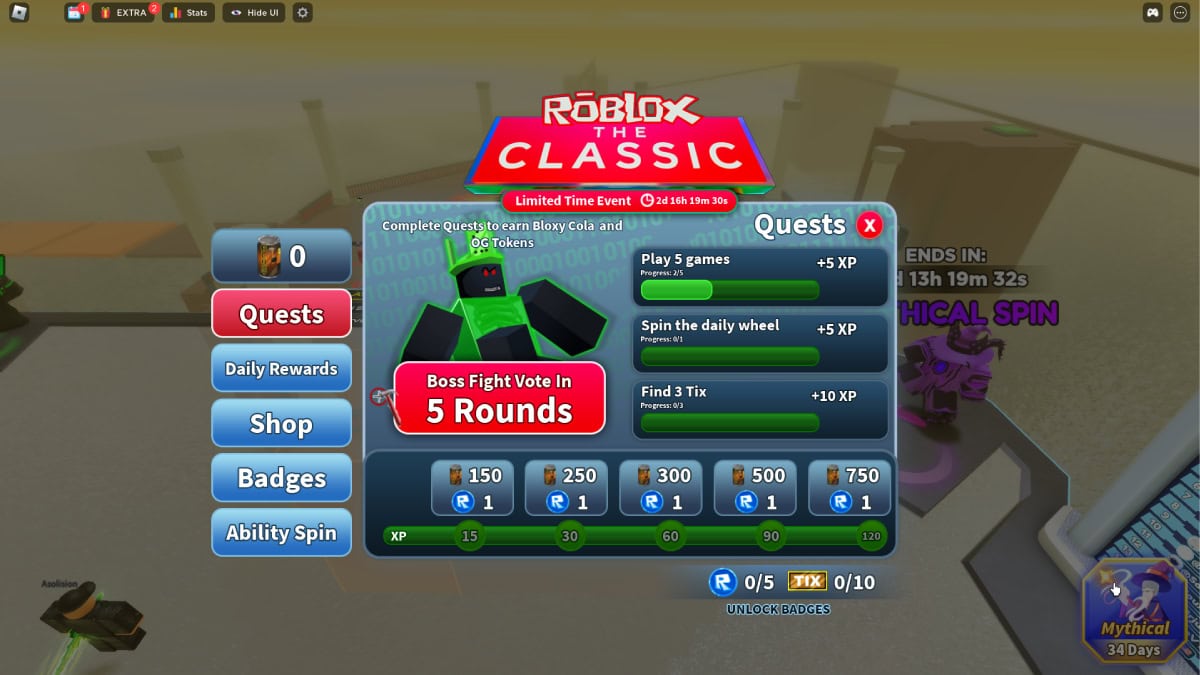Select the Play 5 games quest

(760, 277)
